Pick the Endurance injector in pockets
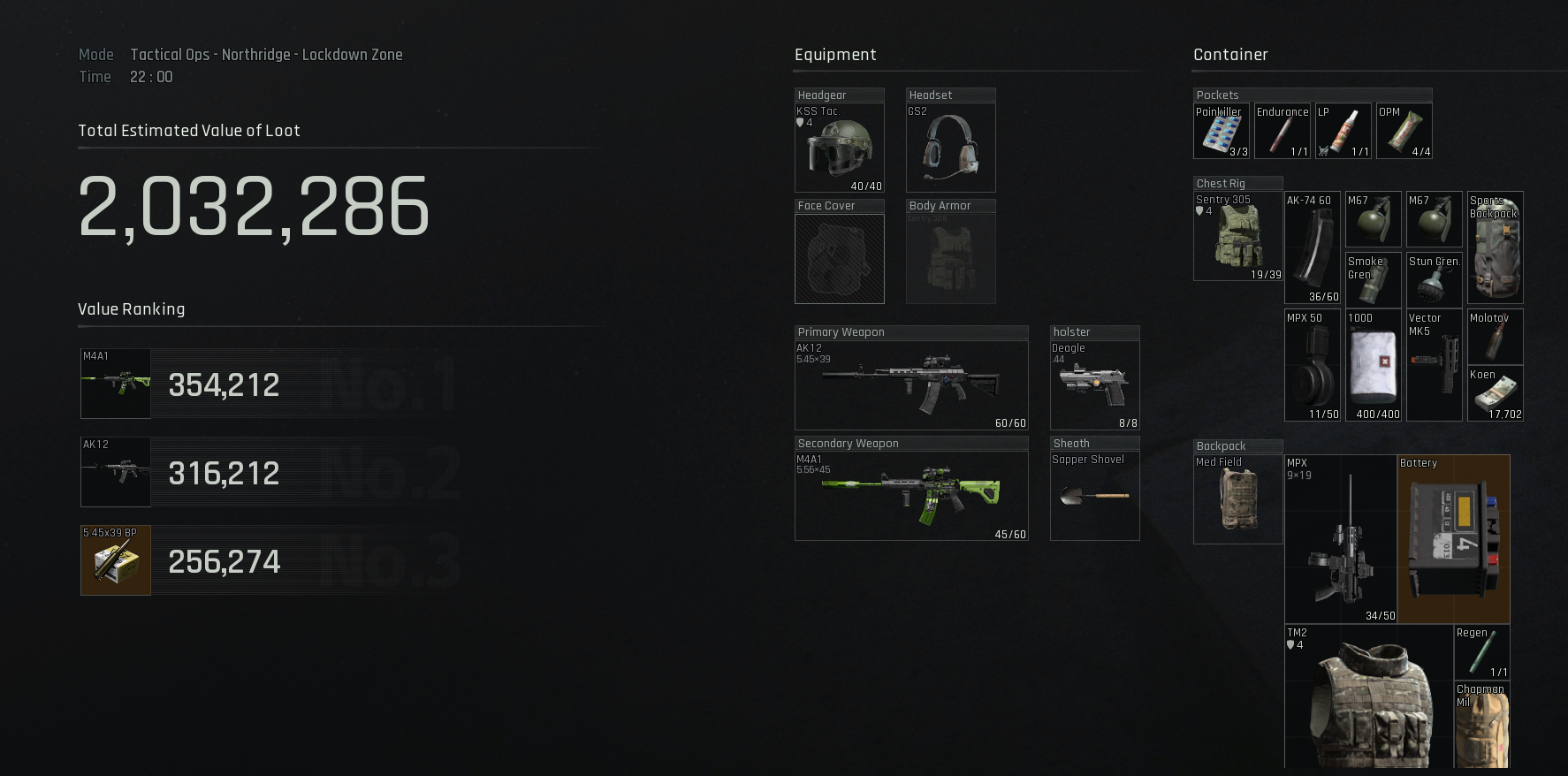Screen dimensions: 1568x776 [x=1282, y=132]
